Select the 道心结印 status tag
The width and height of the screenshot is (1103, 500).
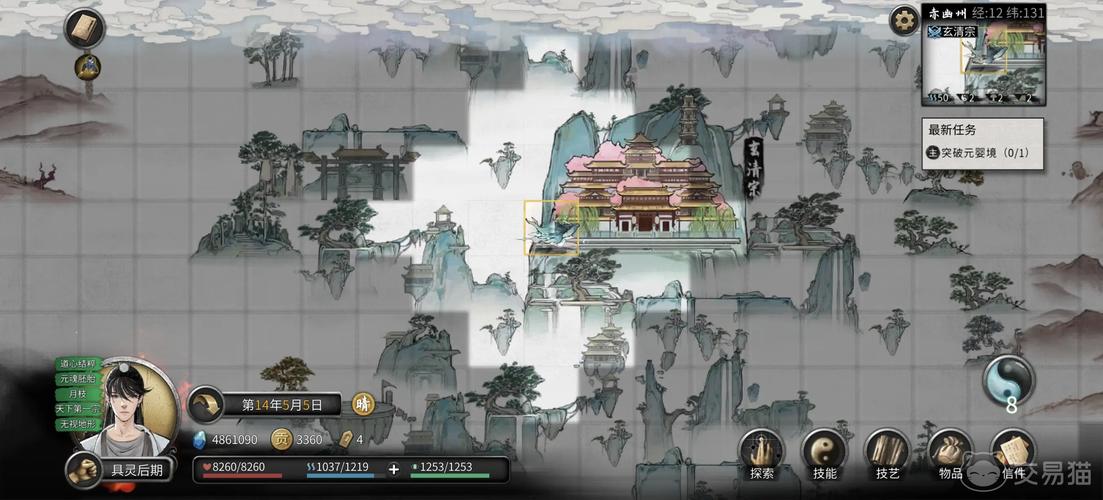[77, 364]
